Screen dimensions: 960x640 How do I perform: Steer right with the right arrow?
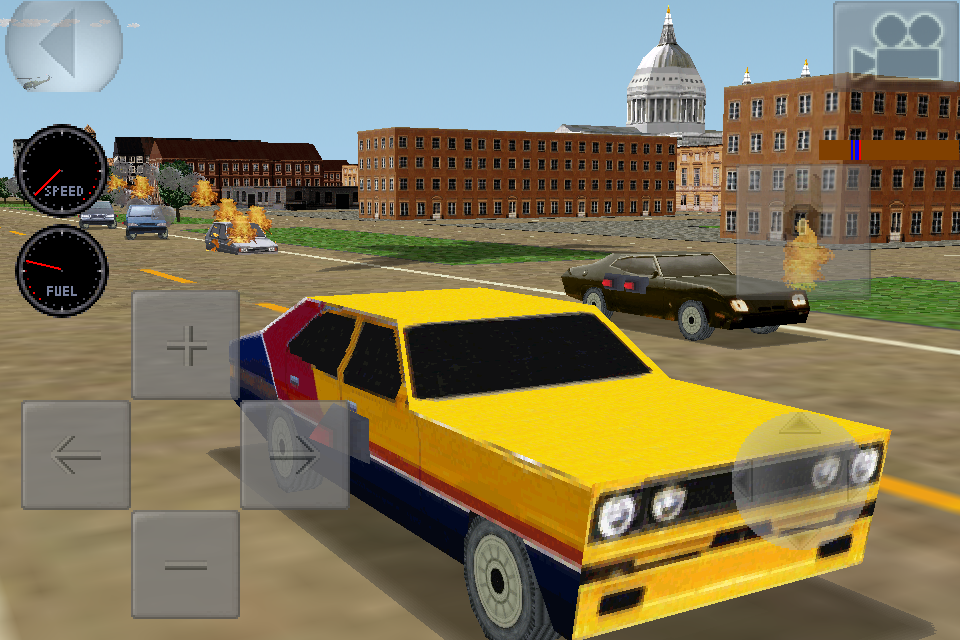point(295,455)
